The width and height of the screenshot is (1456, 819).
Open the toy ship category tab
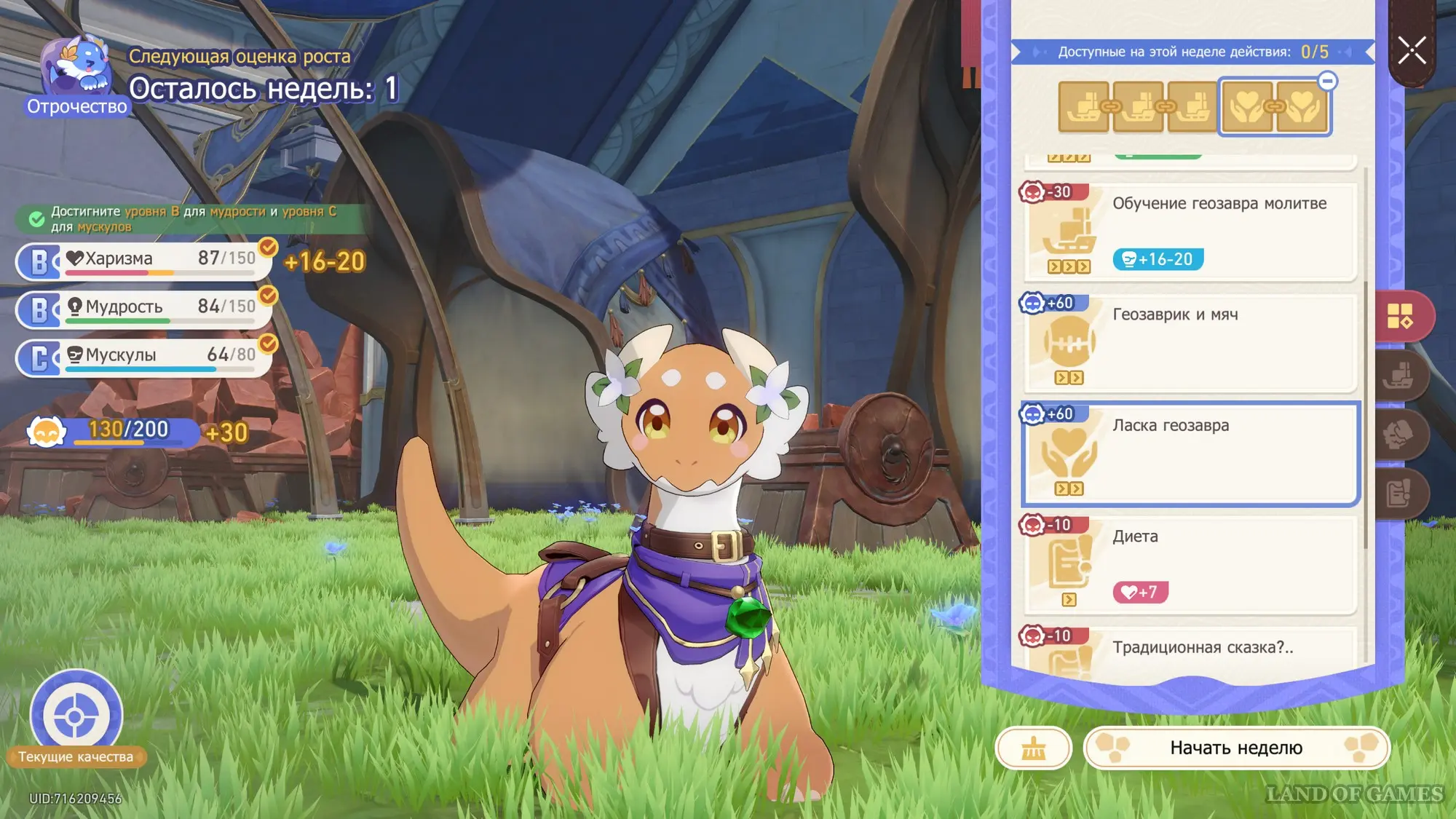[x=1400, y=376]
